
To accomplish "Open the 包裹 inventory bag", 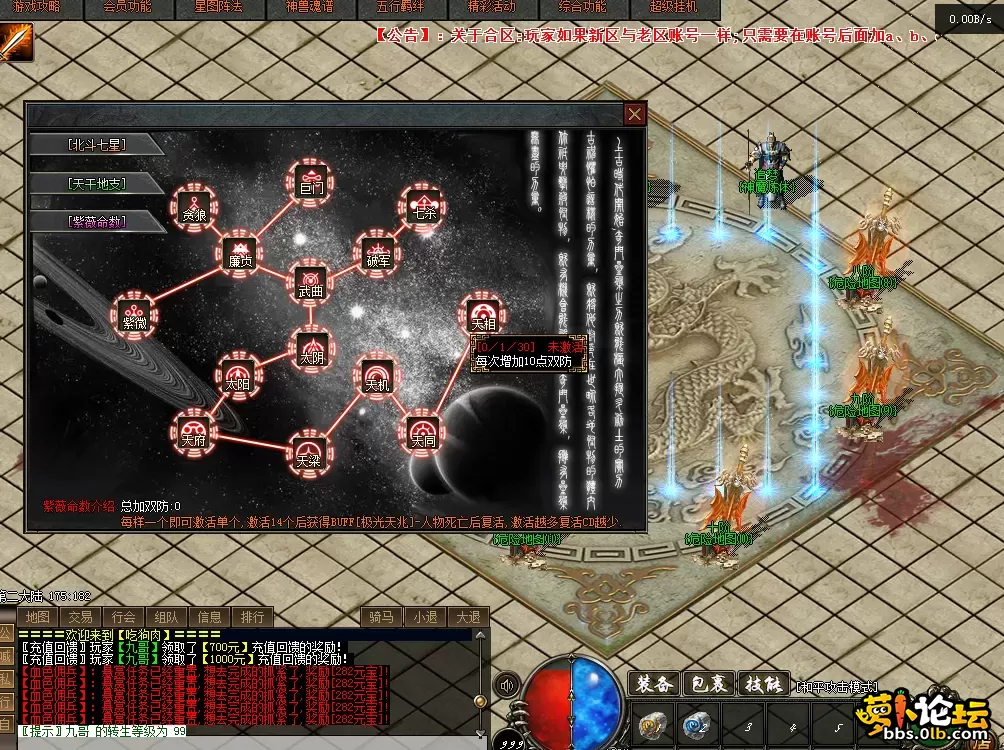I will (x=708, y=685).
